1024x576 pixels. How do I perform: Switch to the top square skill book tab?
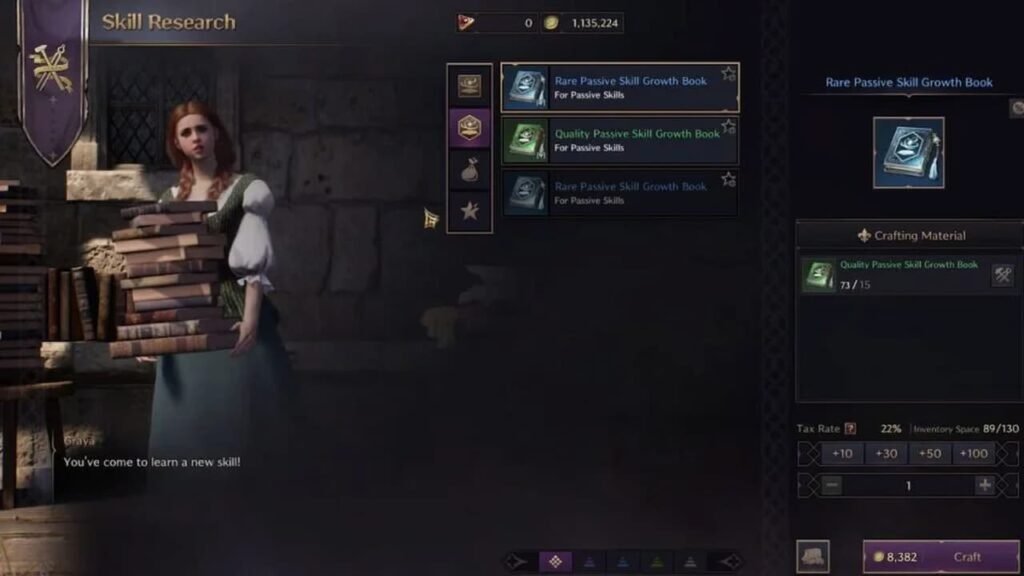coord(469,86)
